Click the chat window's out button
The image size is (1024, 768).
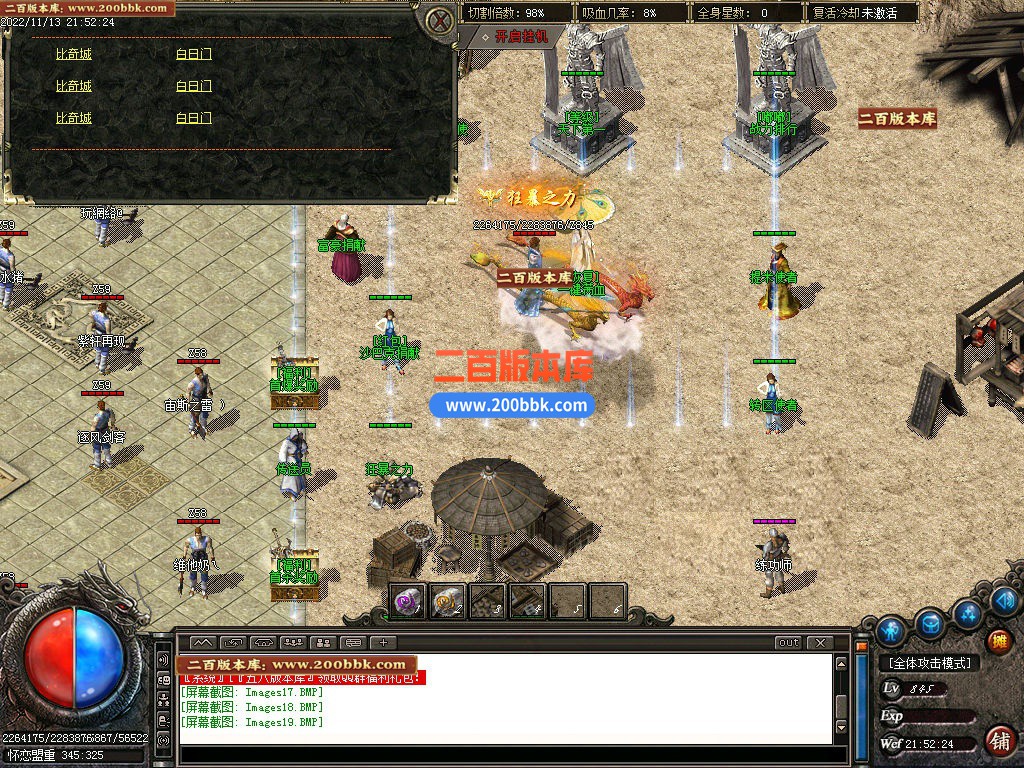[789, 643]
